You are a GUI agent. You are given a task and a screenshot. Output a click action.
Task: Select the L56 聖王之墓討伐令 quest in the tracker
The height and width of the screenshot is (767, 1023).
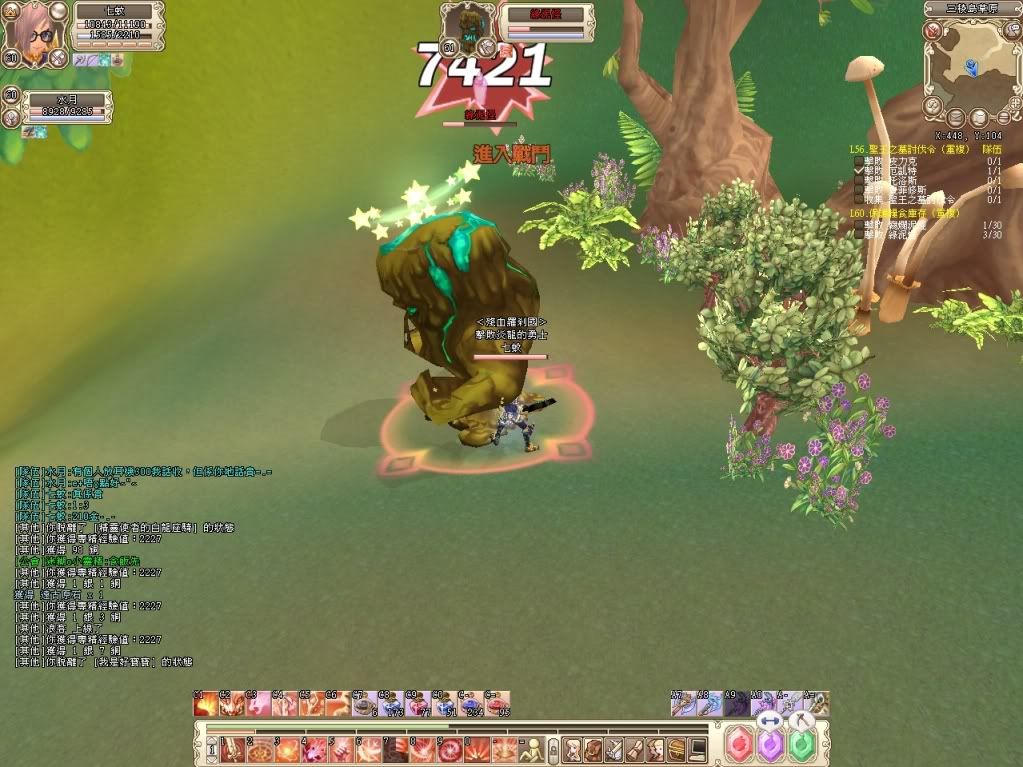click(902, 149)
